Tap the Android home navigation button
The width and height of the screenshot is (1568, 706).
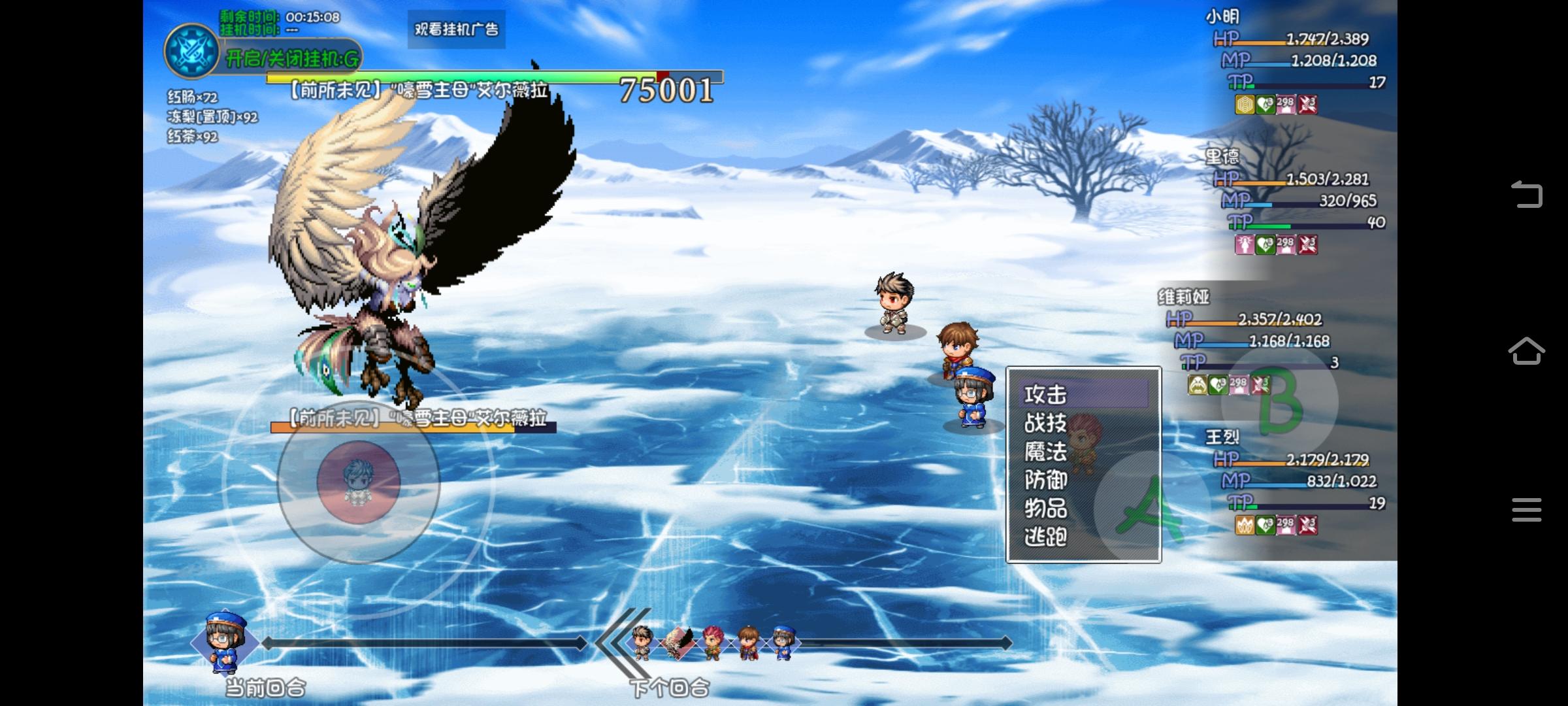pos(1526,351)
